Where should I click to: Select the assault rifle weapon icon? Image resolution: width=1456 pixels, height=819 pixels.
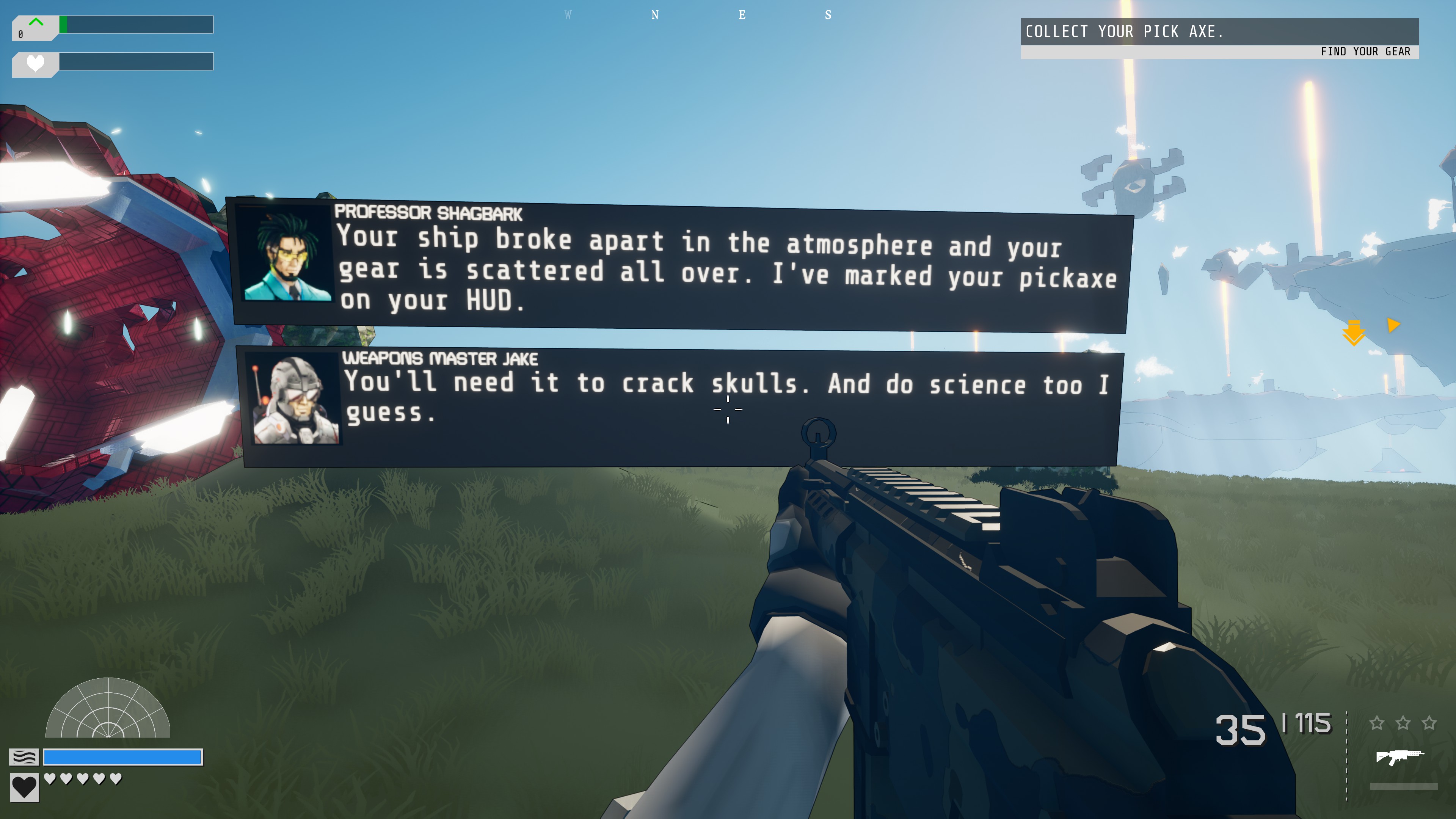tap(1399, 756)
